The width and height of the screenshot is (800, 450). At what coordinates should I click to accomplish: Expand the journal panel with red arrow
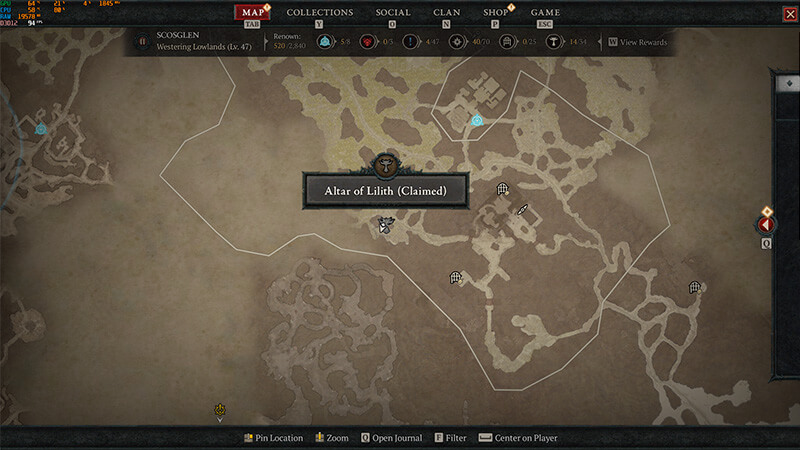click(766, 225)
